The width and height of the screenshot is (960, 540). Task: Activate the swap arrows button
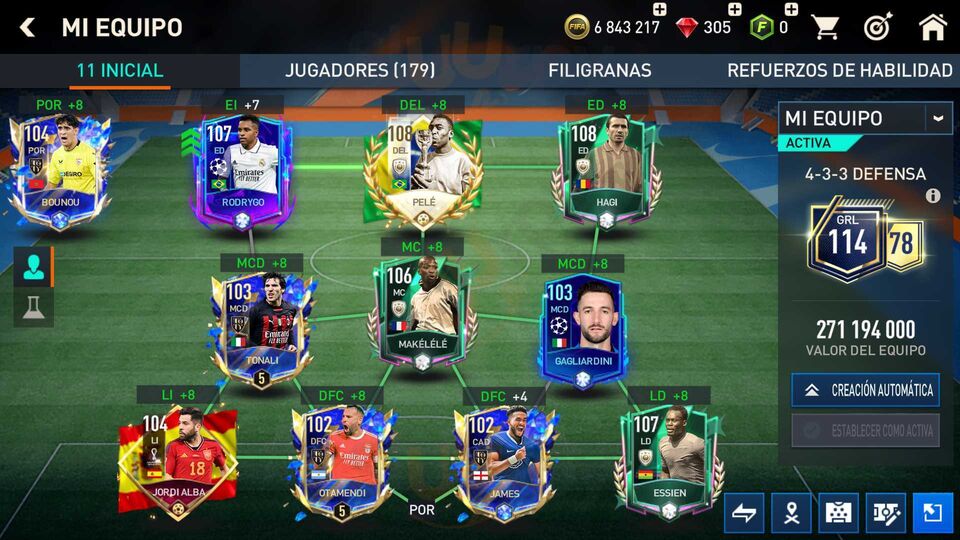(744, 513)
